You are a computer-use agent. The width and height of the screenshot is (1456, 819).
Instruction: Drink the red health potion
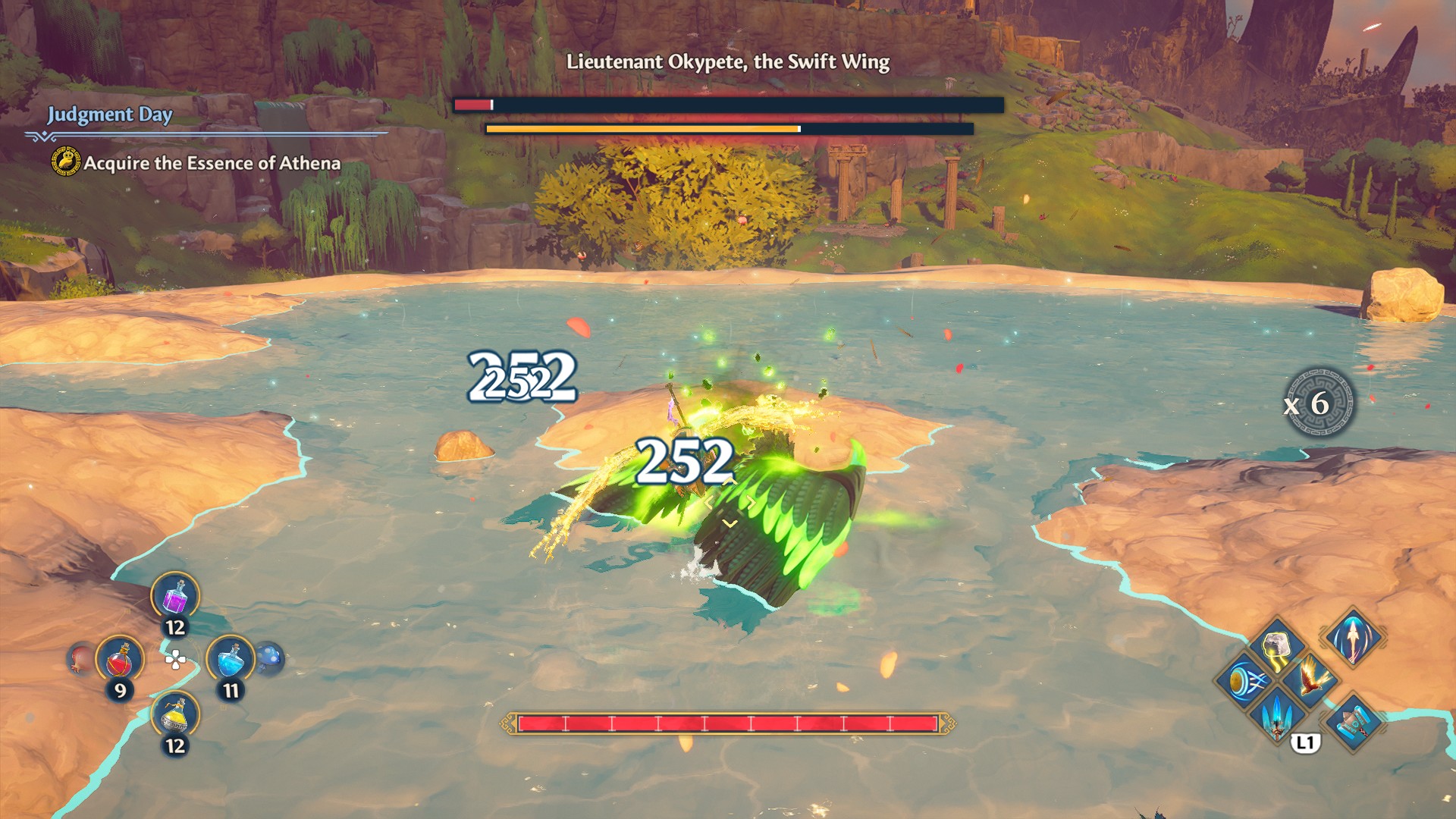(x=120, y=660)
